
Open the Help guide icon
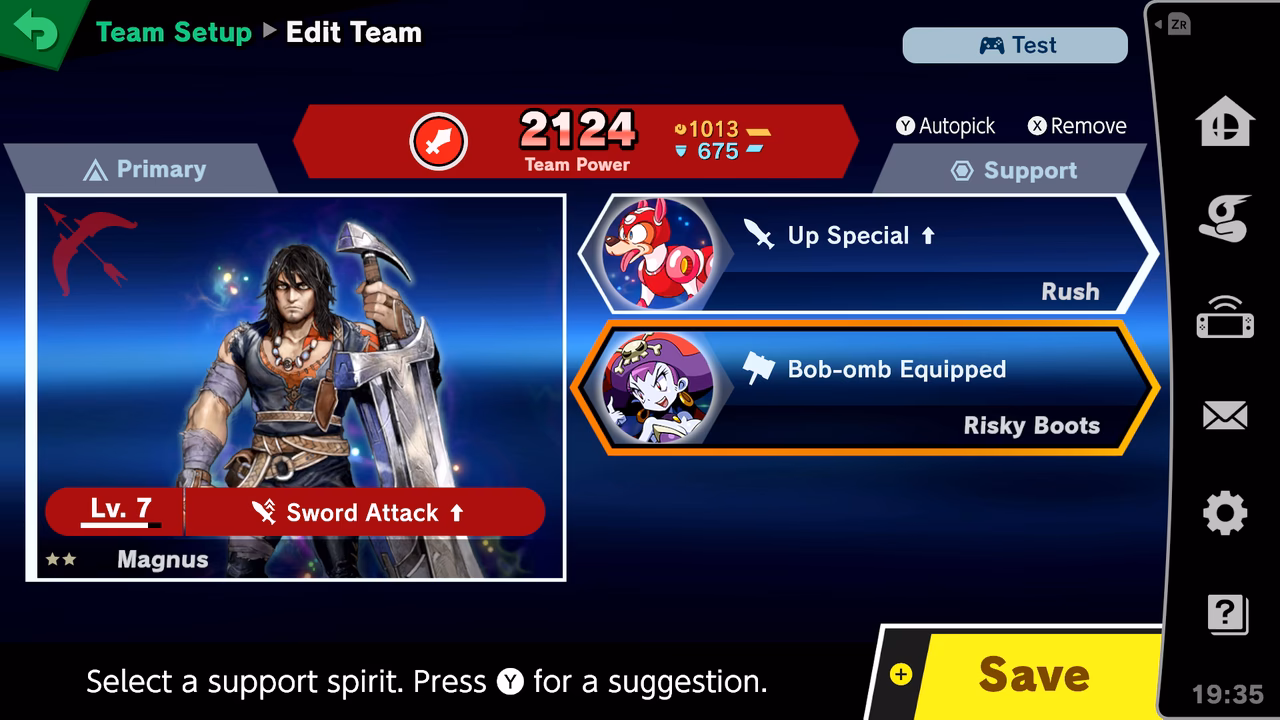click(x=1225, y=613)
